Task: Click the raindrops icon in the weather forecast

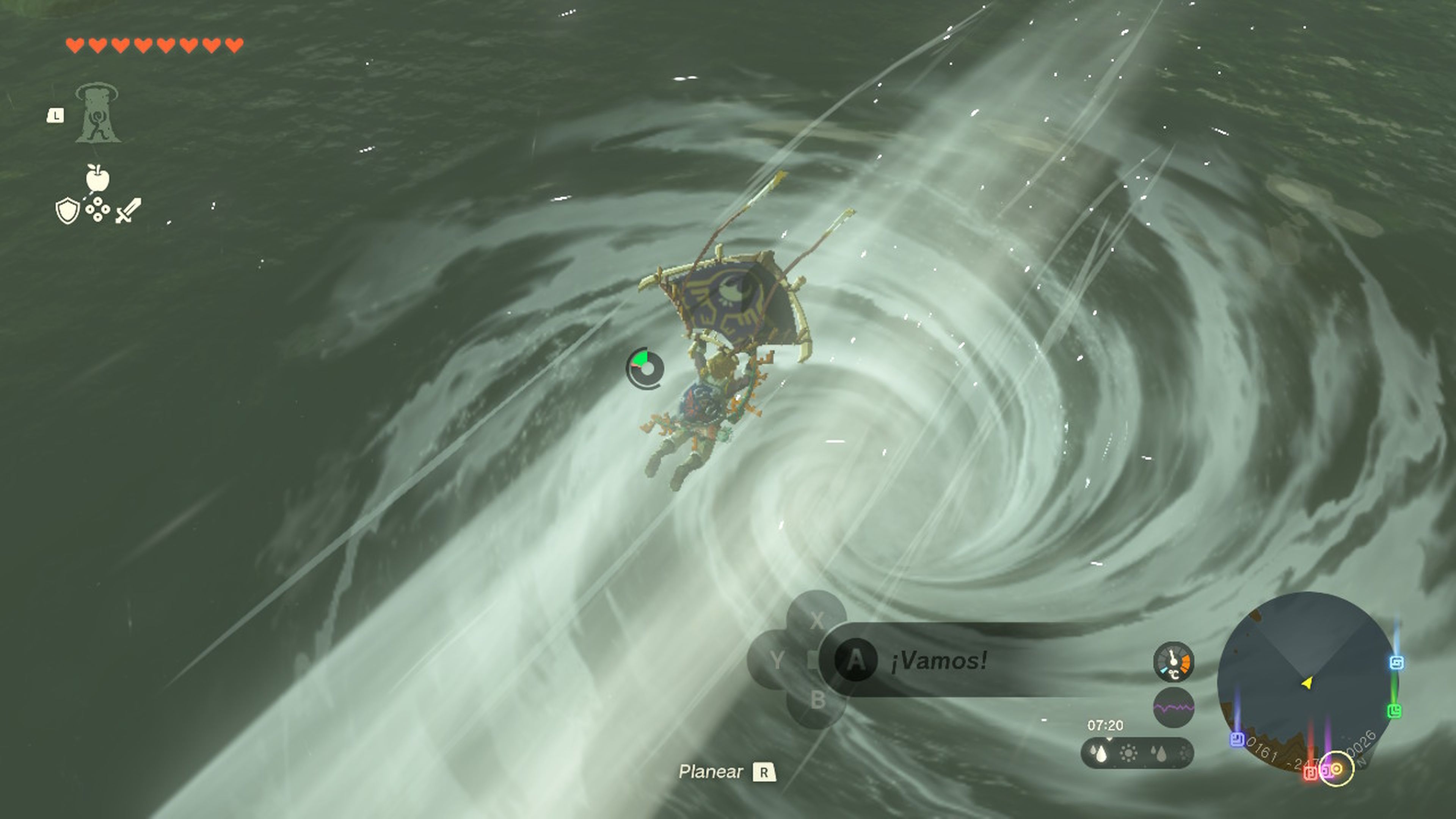Action: coord(1099,754)
